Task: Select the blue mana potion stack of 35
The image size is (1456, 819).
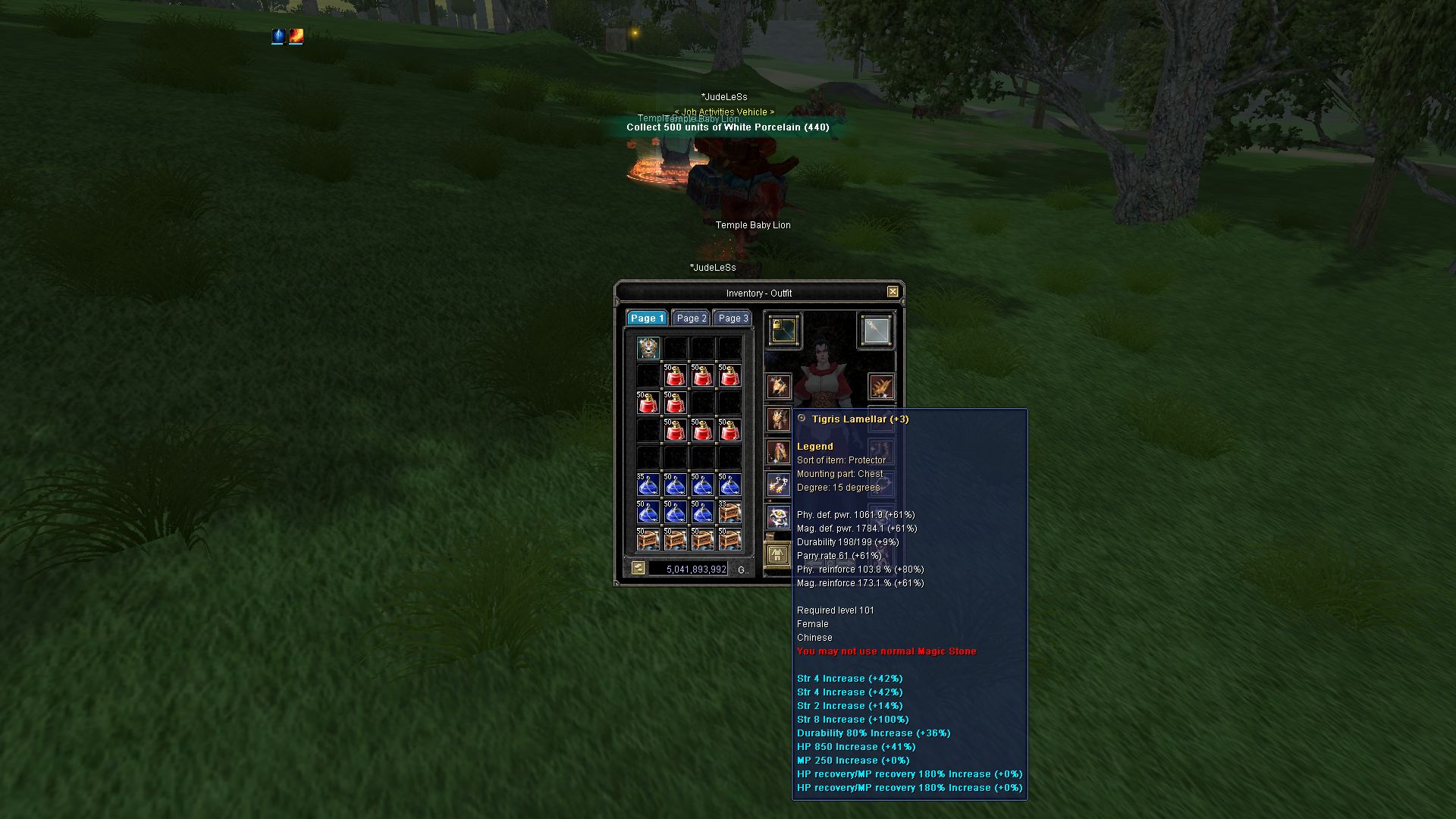Action: point(648,485)
